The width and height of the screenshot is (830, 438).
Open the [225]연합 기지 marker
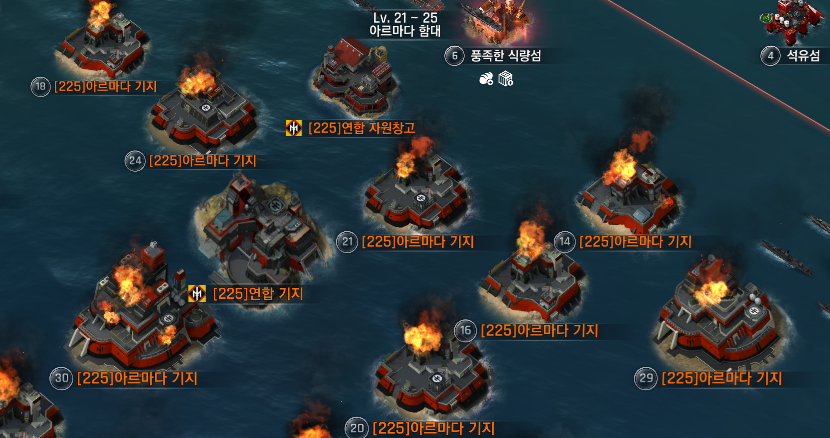point(257,293)
